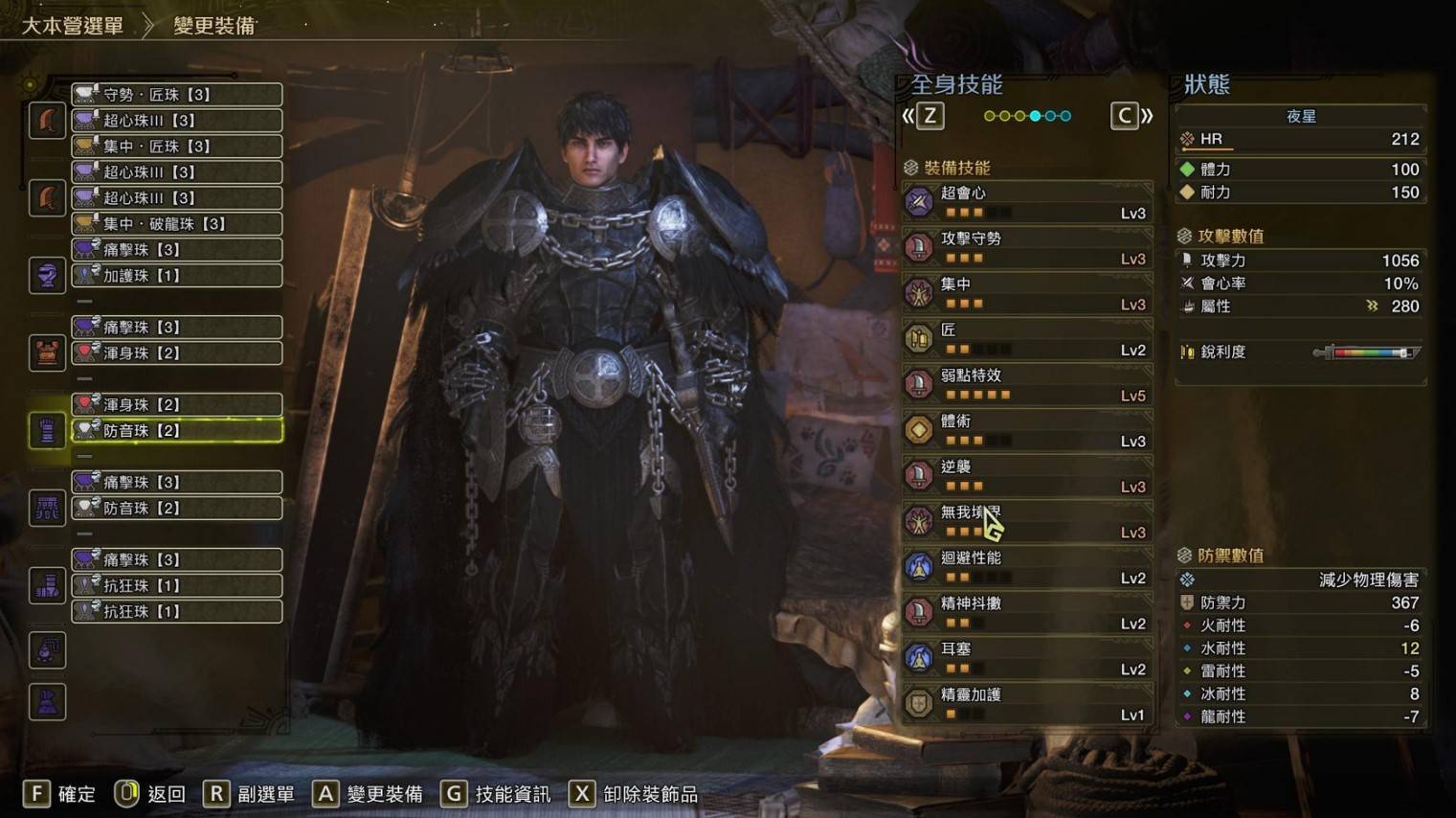Choose the highlighted arm armor slot icon
This screenshot has width=1456, height=818.
[47, 431]
